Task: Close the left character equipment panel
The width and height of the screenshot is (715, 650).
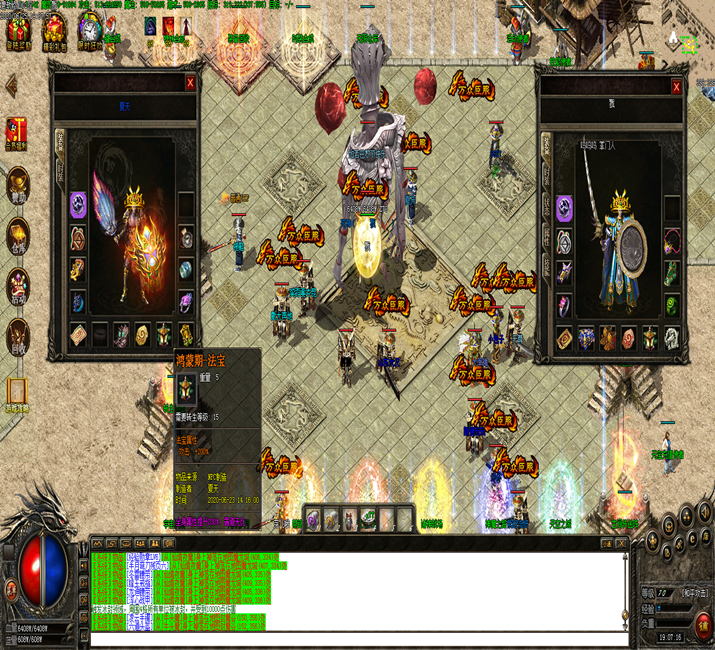Action: tap(190, 83)
